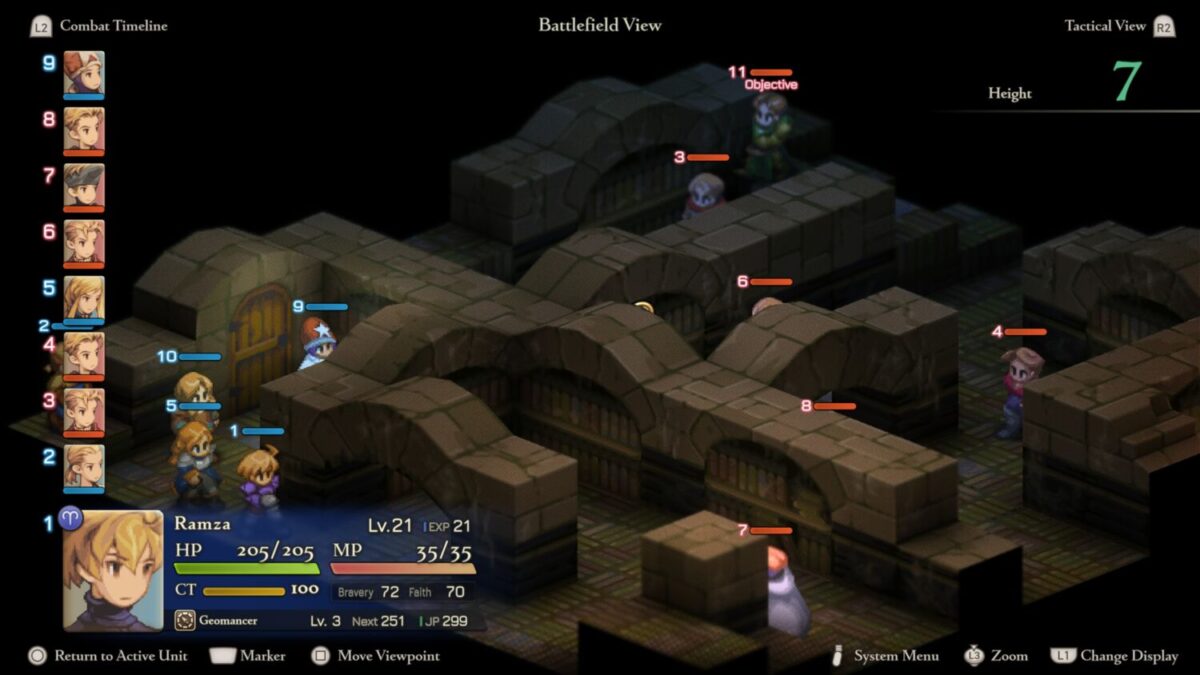Choose the turn 2 timeline portrait
This screenshot has height=675, width=1200.
(84, 467)
